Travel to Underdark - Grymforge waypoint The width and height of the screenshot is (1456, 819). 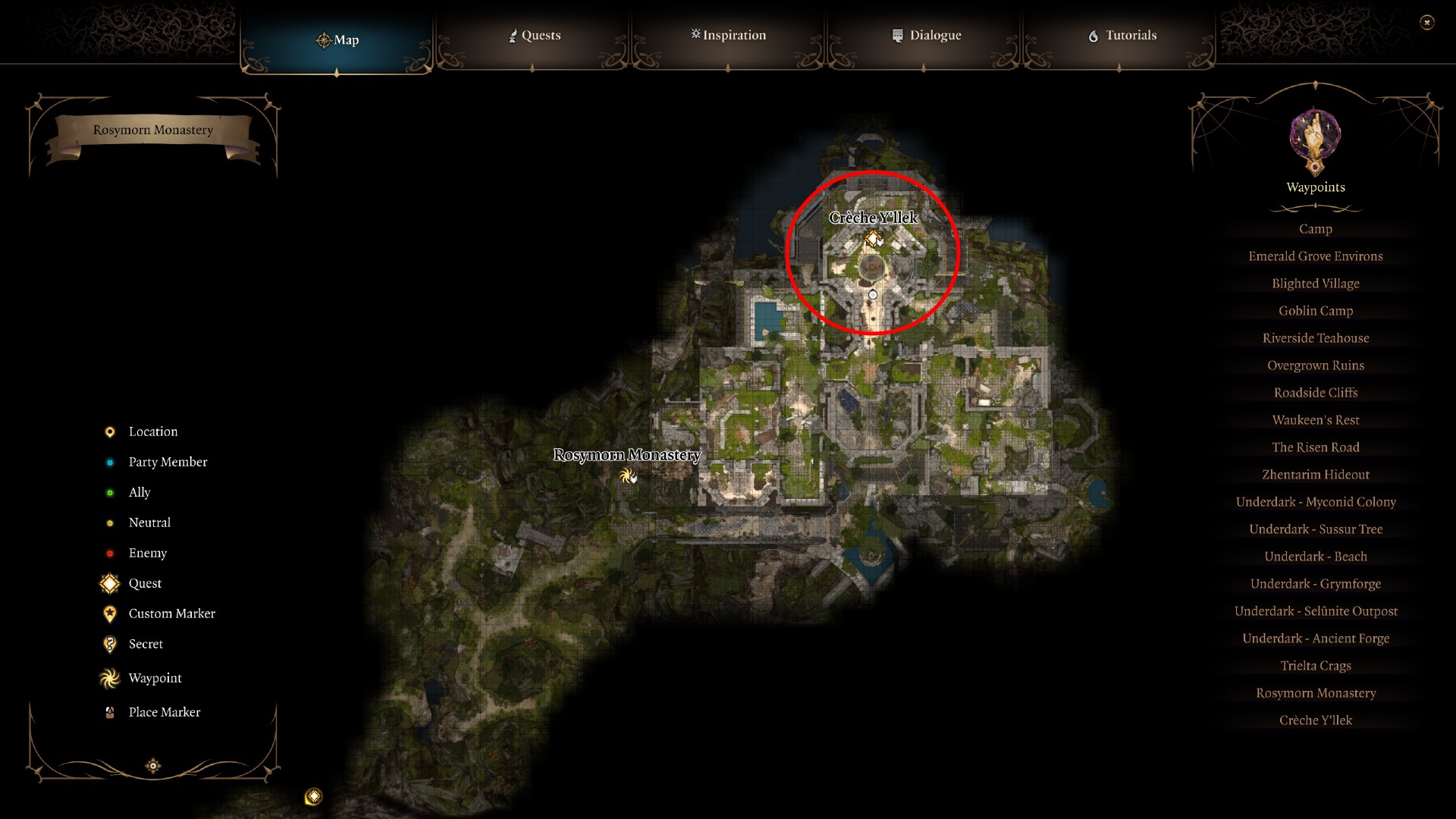pyautogui.click(x=1315, y=583)
